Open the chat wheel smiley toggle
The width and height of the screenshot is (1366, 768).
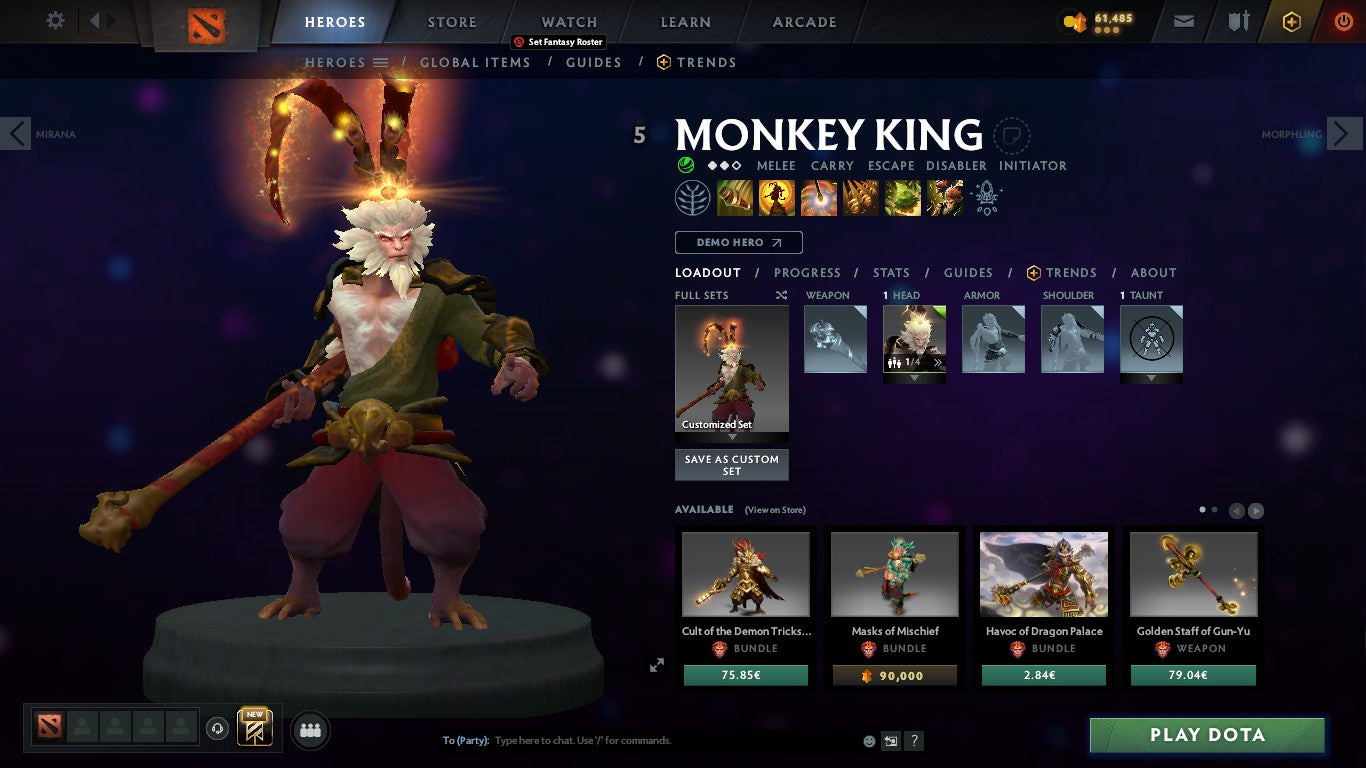(868, 741)
